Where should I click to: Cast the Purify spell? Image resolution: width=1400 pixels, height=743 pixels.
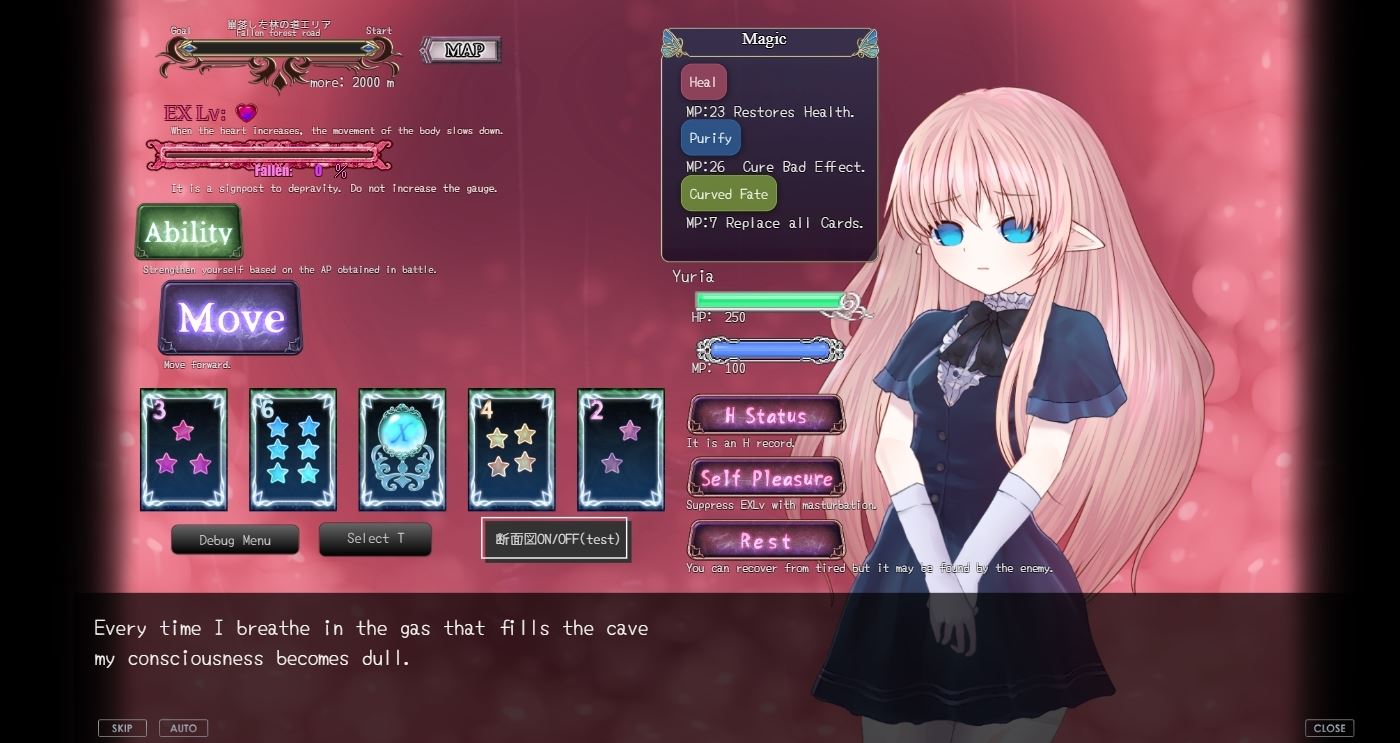(710, 137)
